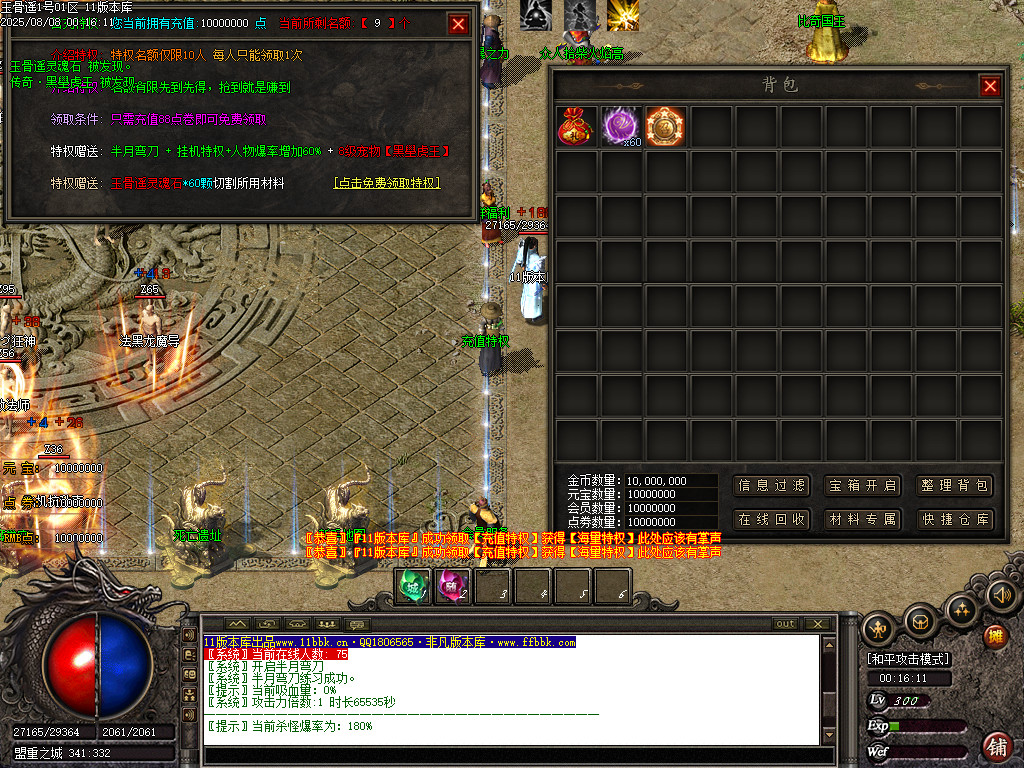Select the purple soul stone stack x60
Screen dimensions: 1024x768
(621, 126)
